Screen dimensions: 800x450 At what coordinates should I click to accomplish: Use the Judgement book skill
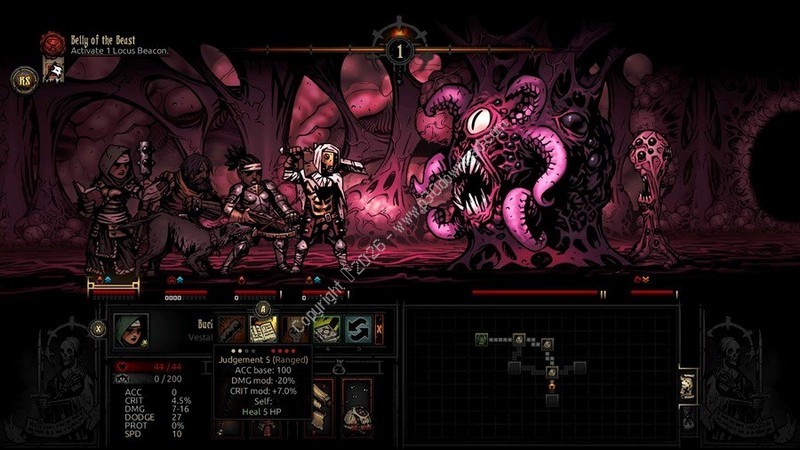(263, 329)
